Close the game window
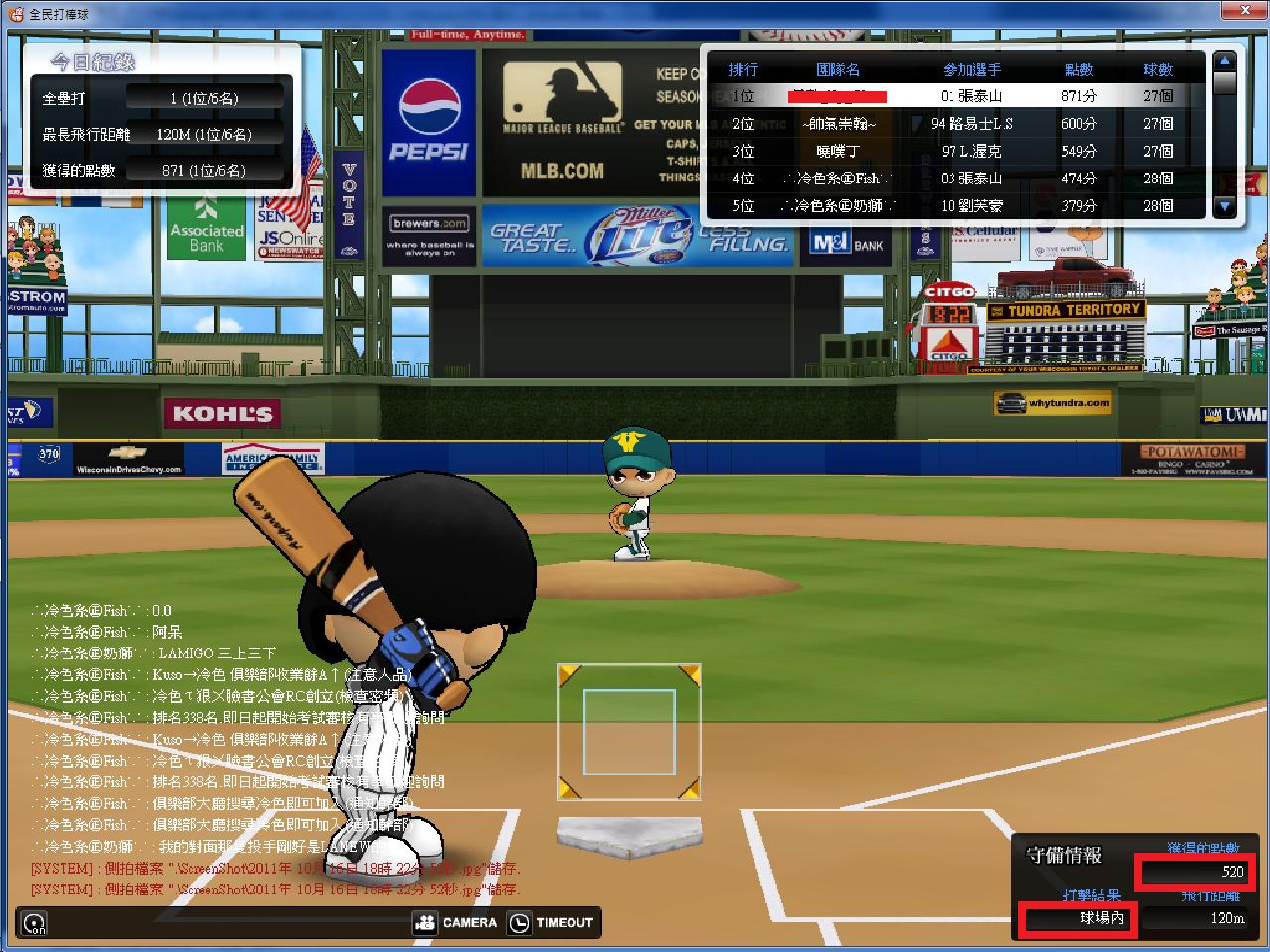Screen dimensions: 1270x952 [x=1248, y=10]
